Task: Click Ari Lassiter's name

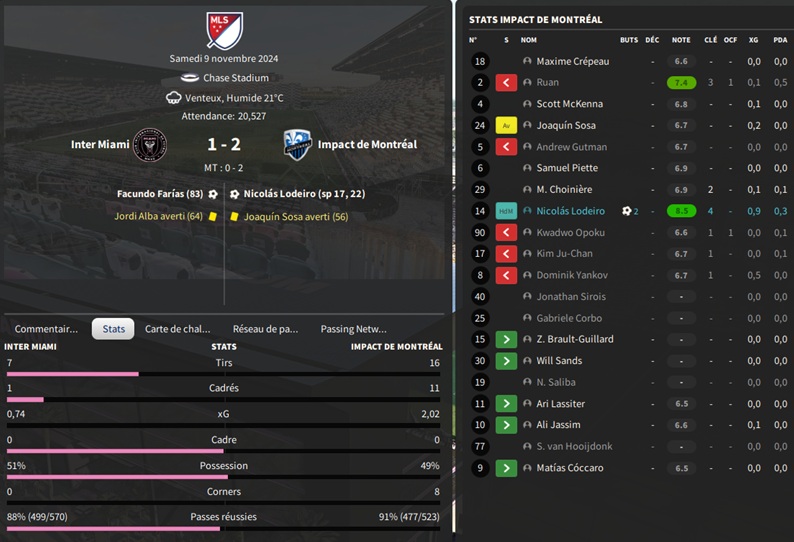Action: 560,404
